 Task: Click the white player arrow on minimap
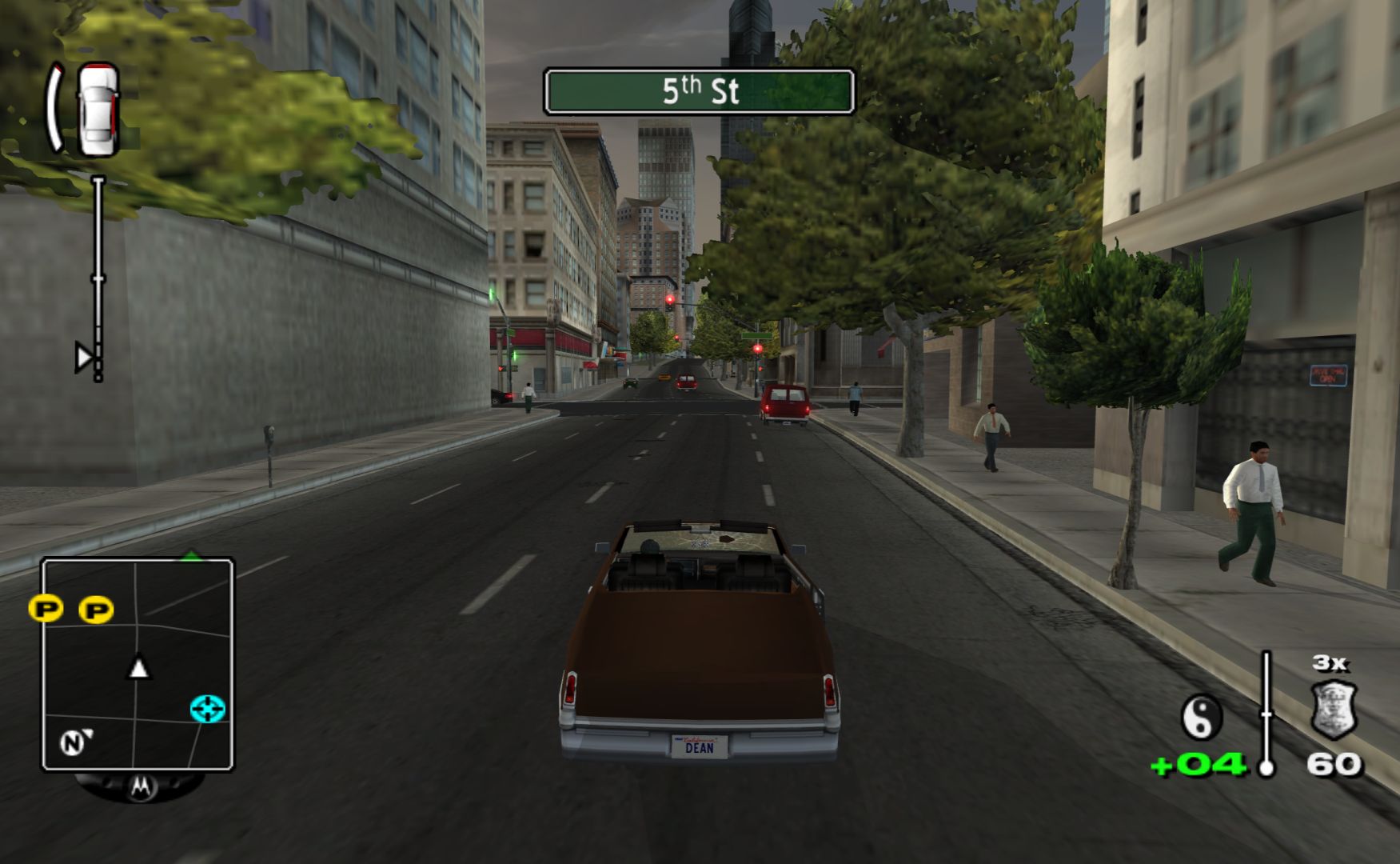click(x=139, y=668)
